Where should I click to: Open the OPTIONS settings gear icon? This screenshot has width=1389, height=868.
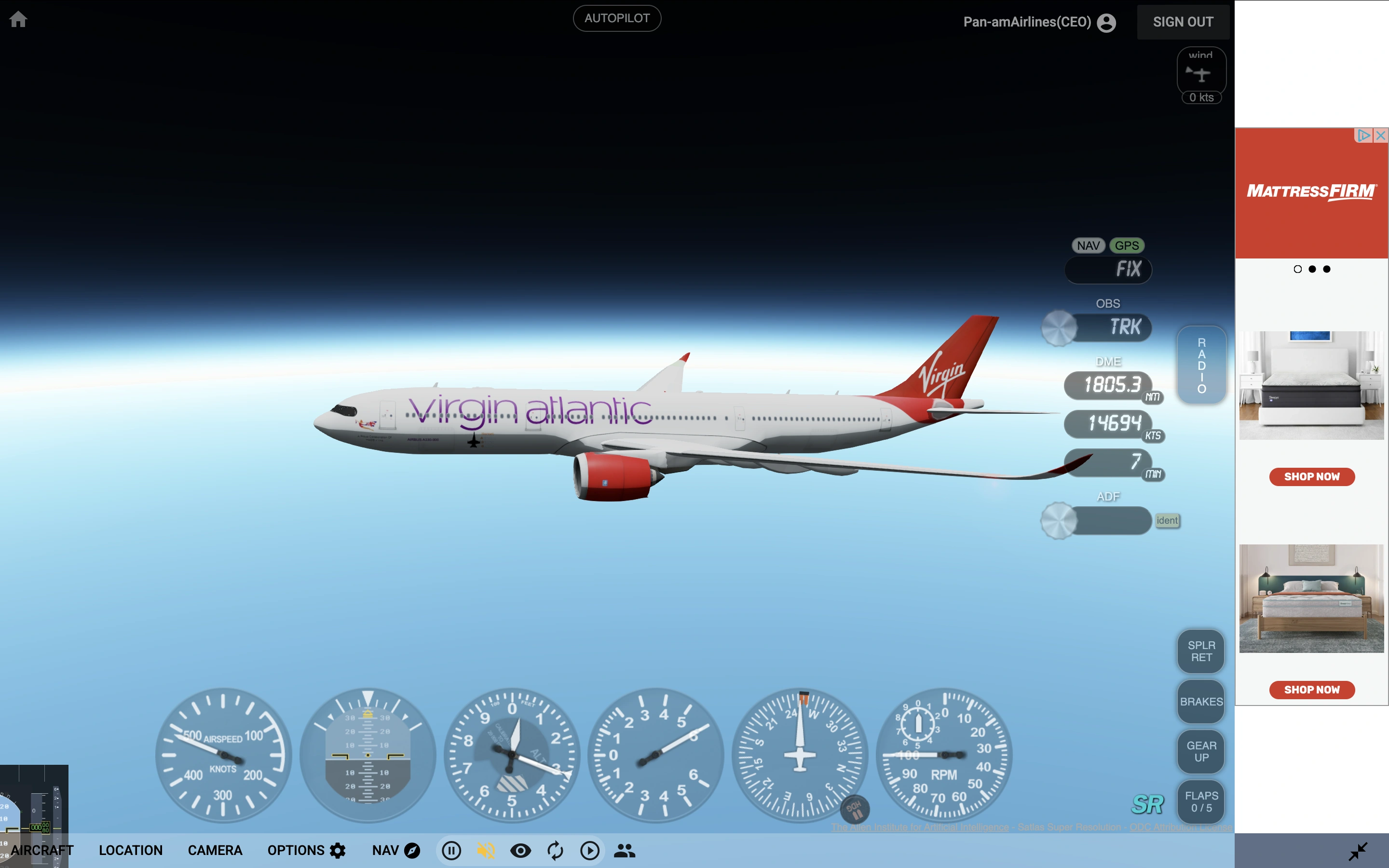coord(338,850)
